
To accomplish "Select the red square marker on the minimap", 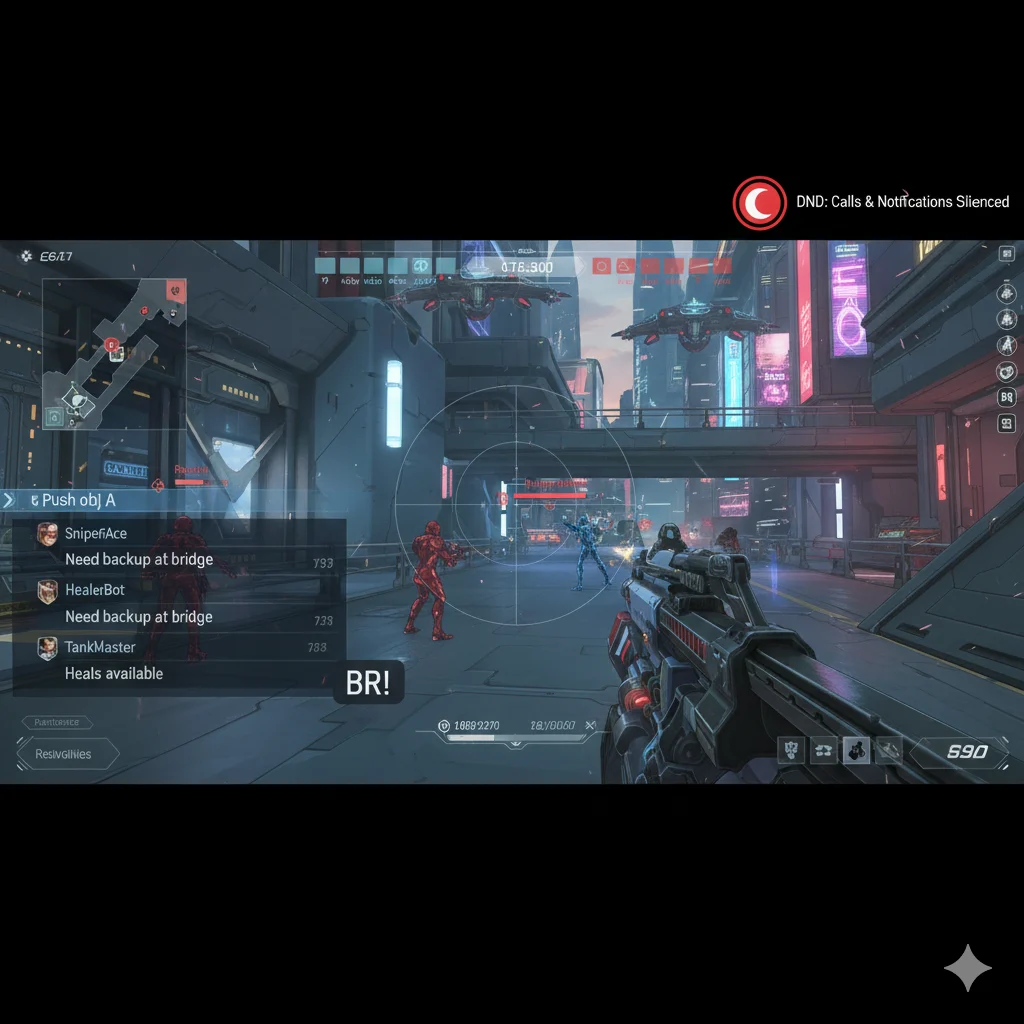I will coord(176,290).
